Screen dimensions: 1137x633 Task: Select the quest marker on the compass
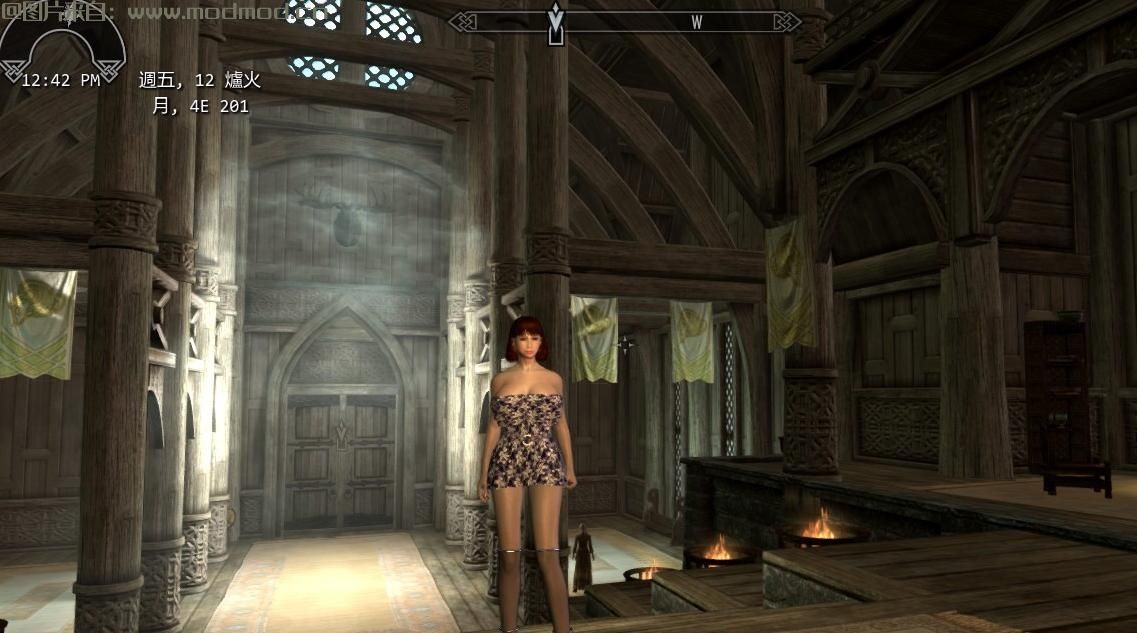[x=556, y=24]
